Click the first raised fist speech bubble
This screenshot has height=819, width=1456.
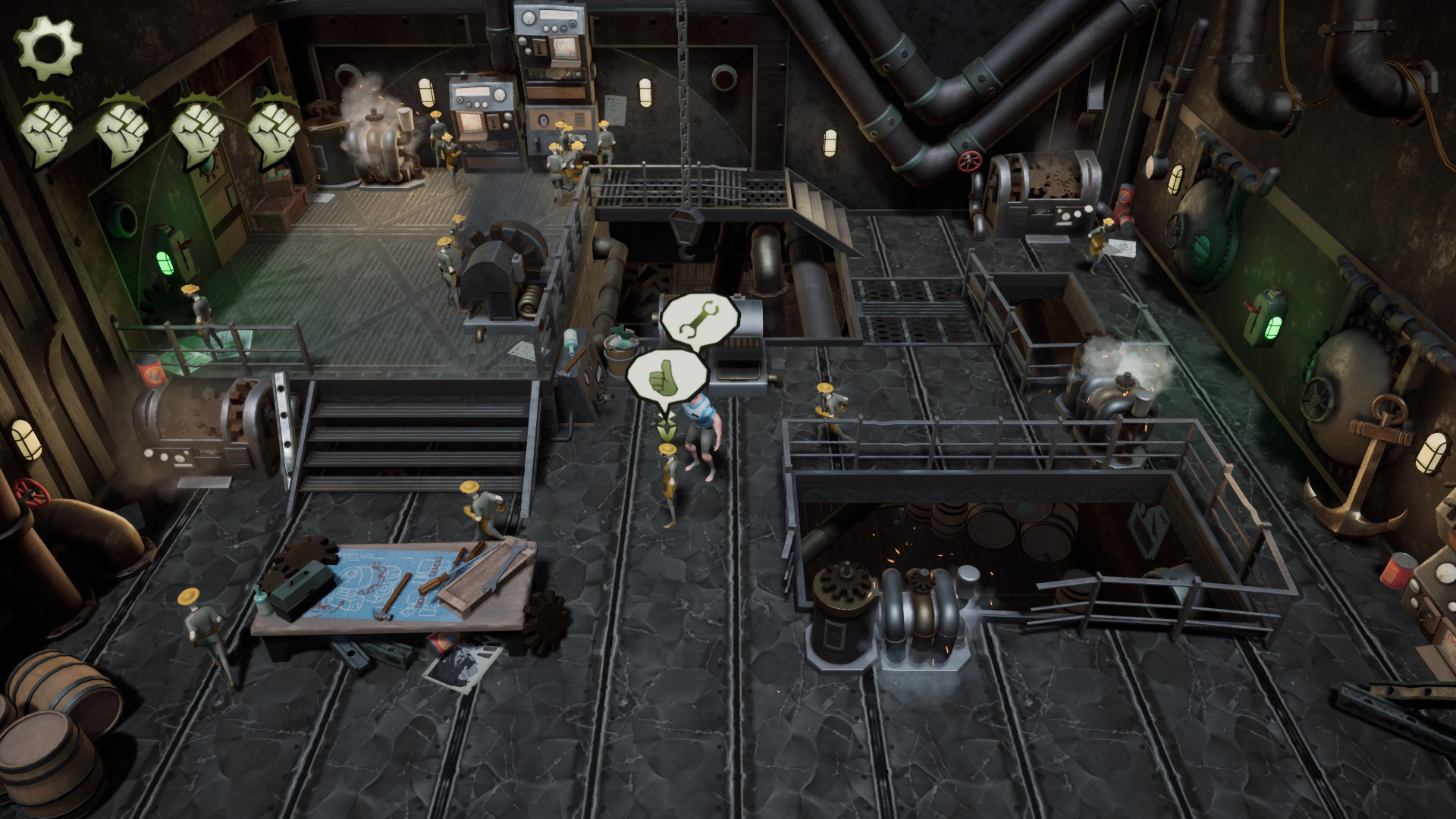click(45, 129)
